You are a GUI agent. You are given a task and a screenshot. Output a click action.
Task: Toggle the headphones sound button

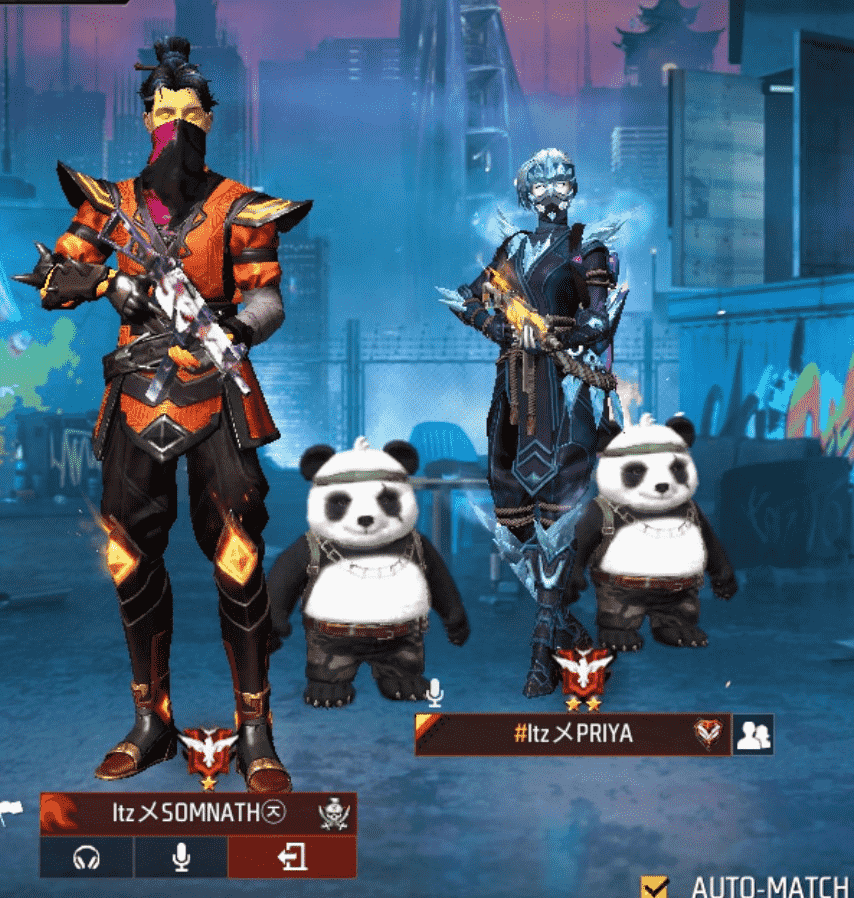coord(87,858)
